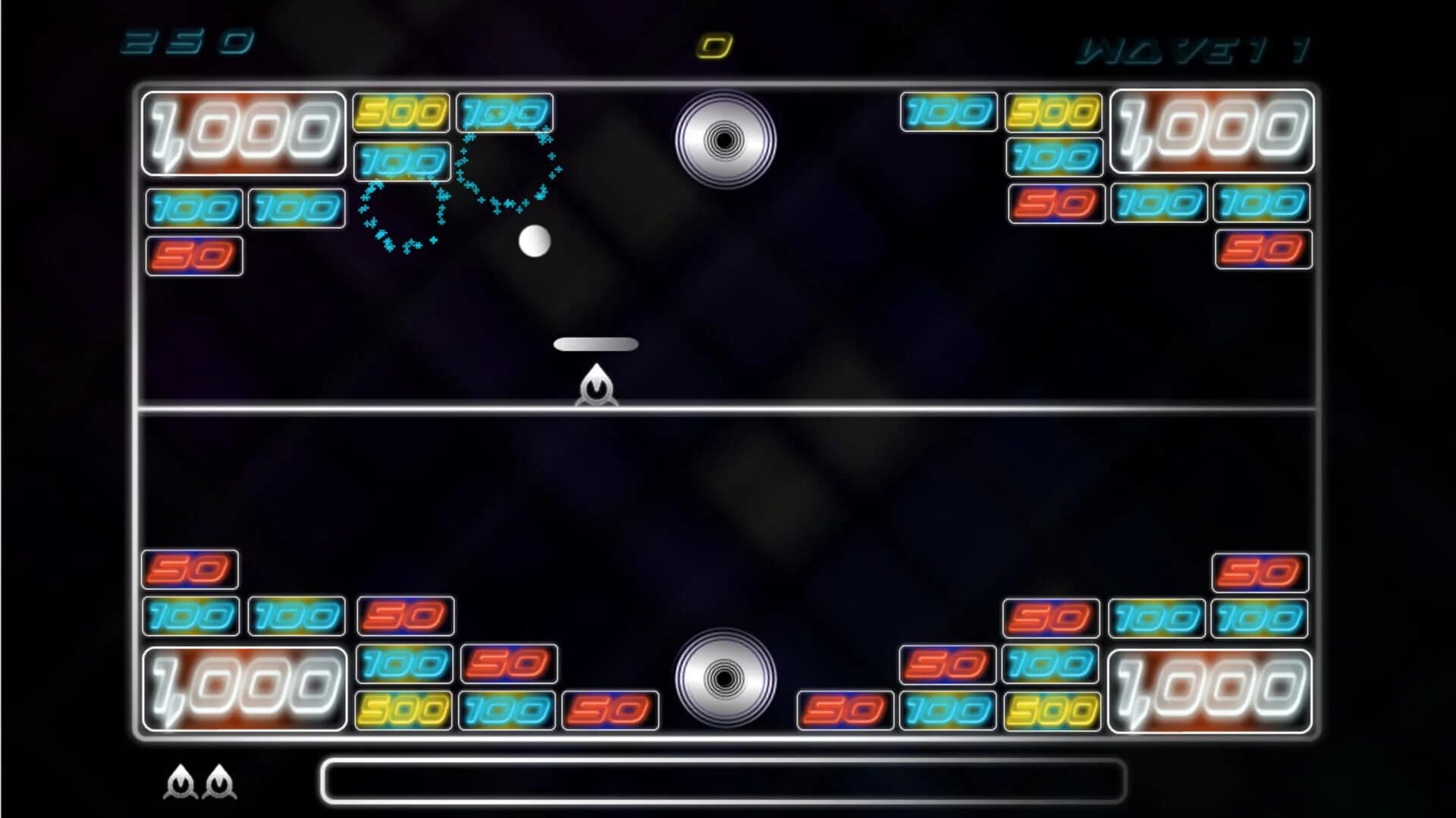Toggle the yellow 500 brick near top-left
The height and width of the screenshot is (818, 1456).
click(x=402, y=112)
